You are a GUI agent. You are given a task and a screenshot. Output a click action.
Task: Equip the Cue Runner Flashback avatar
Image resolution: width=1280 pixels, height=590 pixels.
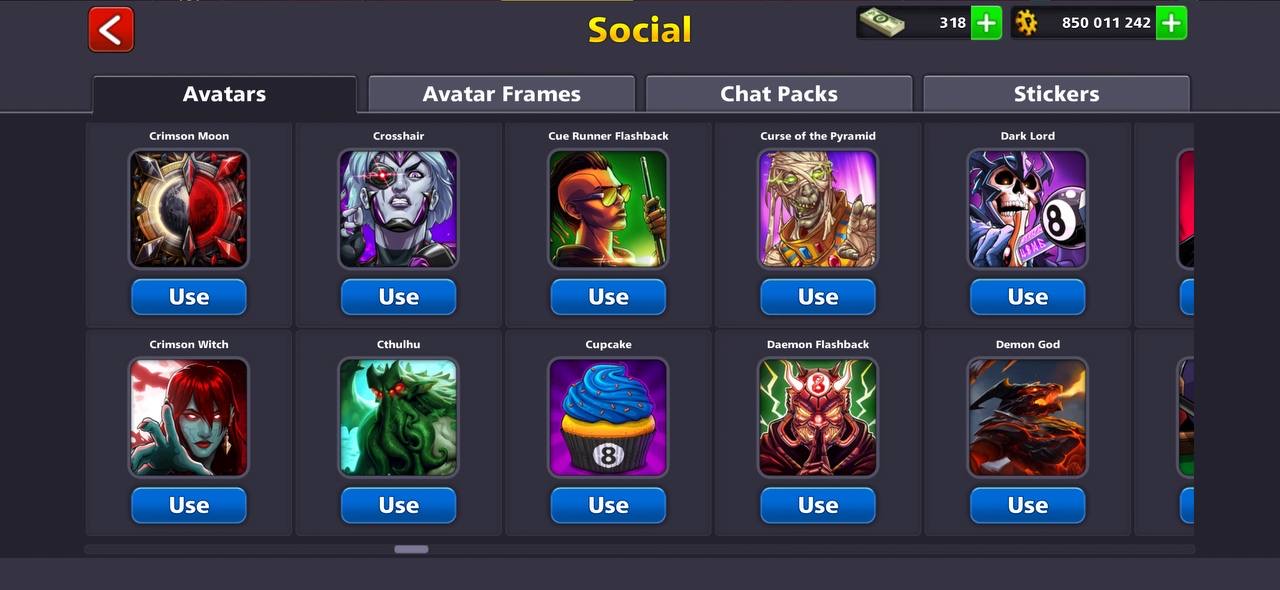[608, 297]
